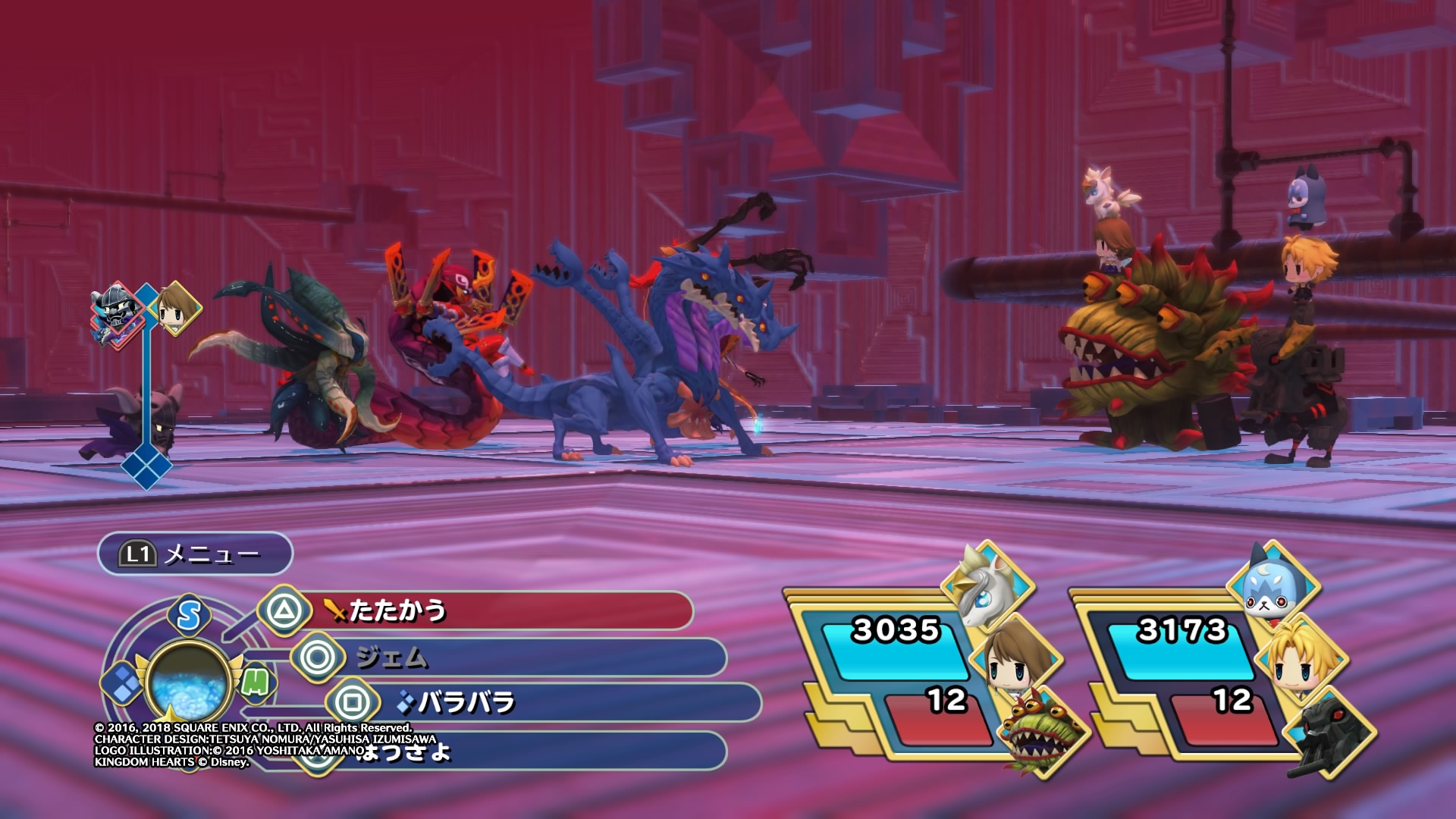Click the armored enemy turn-order marker
The width and height of the screenshot is (1456, 819).
tap(118, 312)
